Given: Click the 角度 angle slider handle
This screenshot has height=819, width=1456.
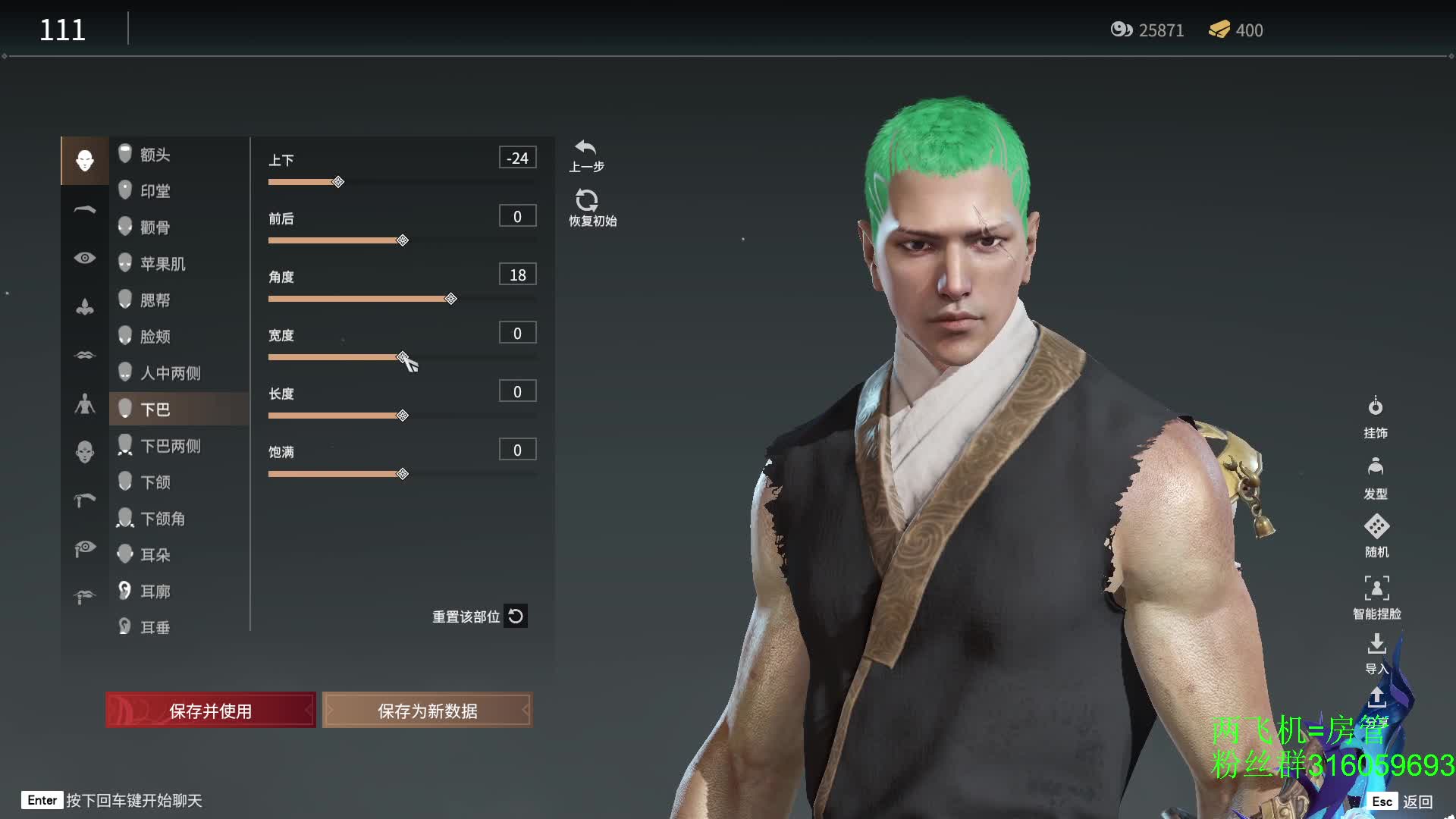Looking at the screenshot, I should 451,299.
